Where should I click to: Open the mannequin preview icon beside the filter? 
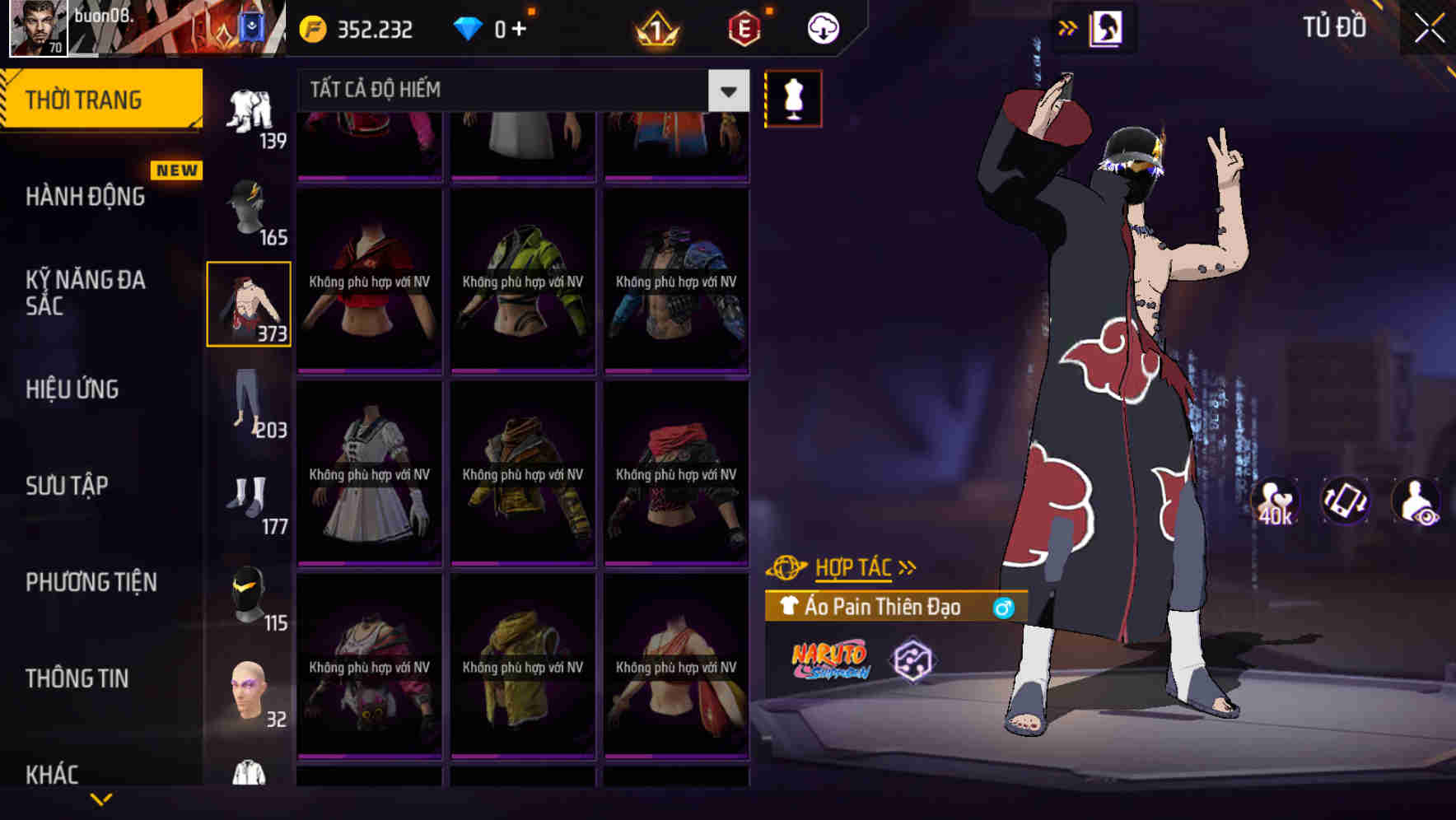point(791,97)
